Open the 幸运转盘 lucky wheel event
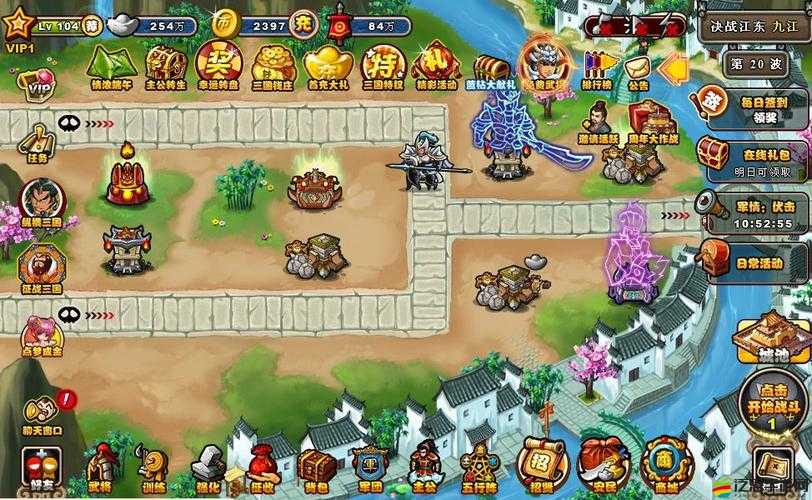 click(217, 62)
